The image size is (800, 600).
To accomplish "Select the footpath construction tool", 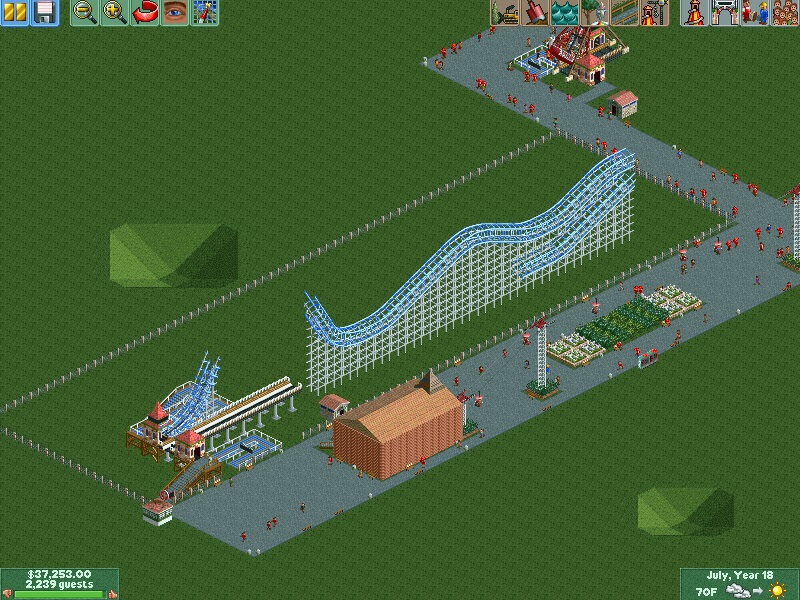I will [x=625, y=13].
